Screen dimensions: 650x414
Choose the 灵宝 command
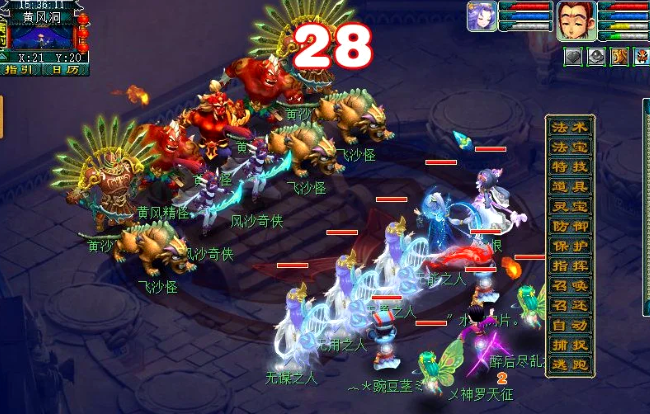(572, 206)
